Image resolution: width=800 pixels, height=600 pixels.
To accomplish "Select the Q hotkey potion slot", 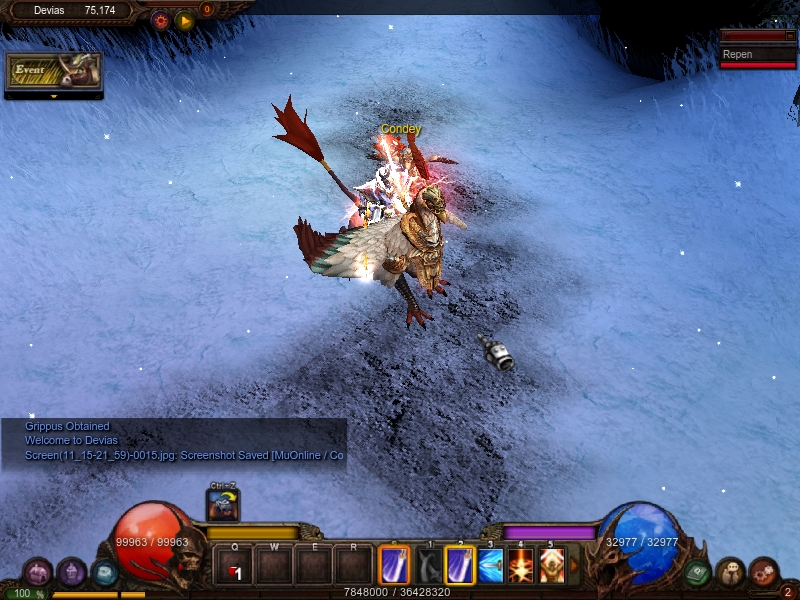I will click(234, 565).
